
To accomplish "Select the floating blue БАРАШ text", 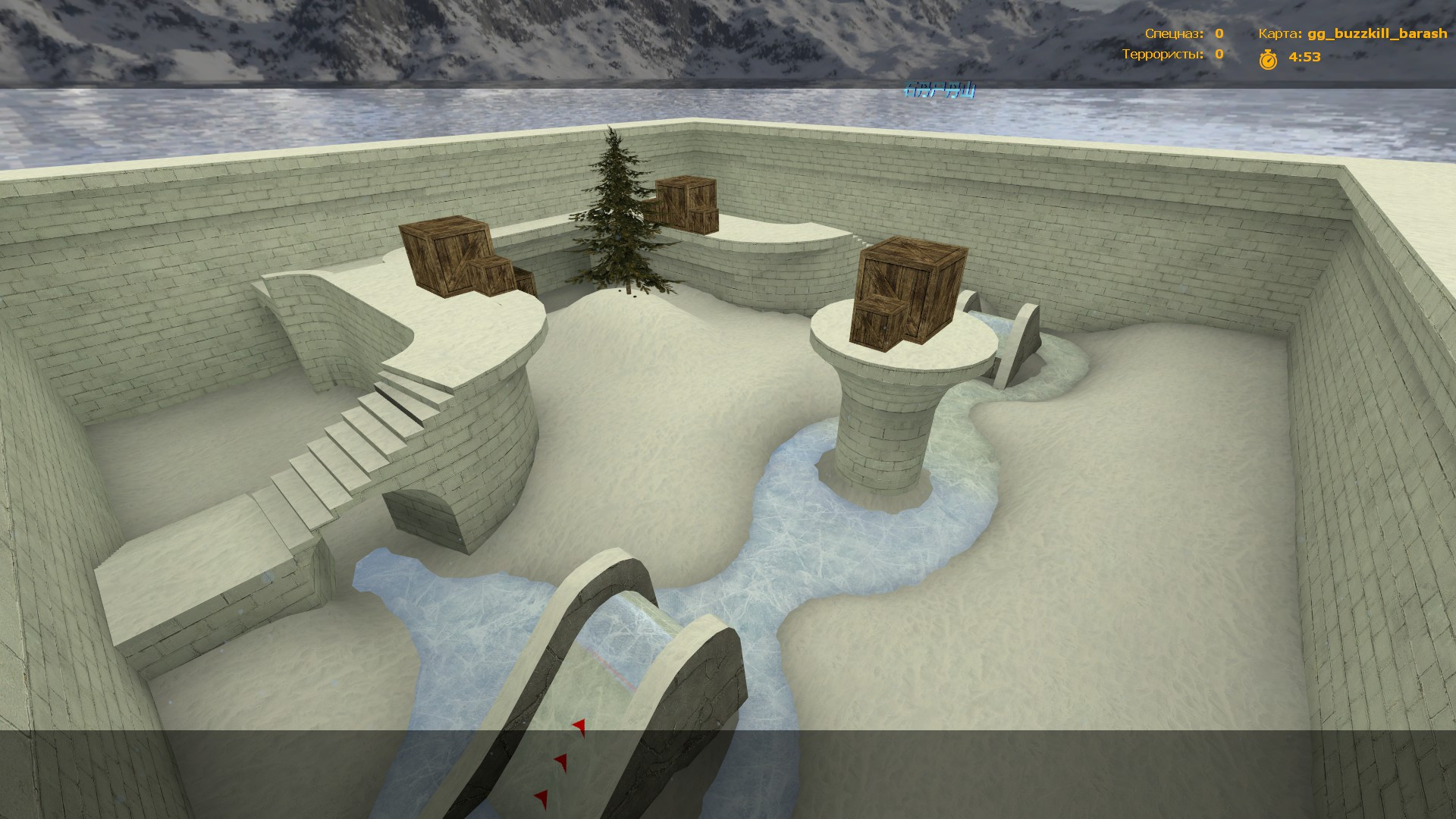I will coord(940,89).
